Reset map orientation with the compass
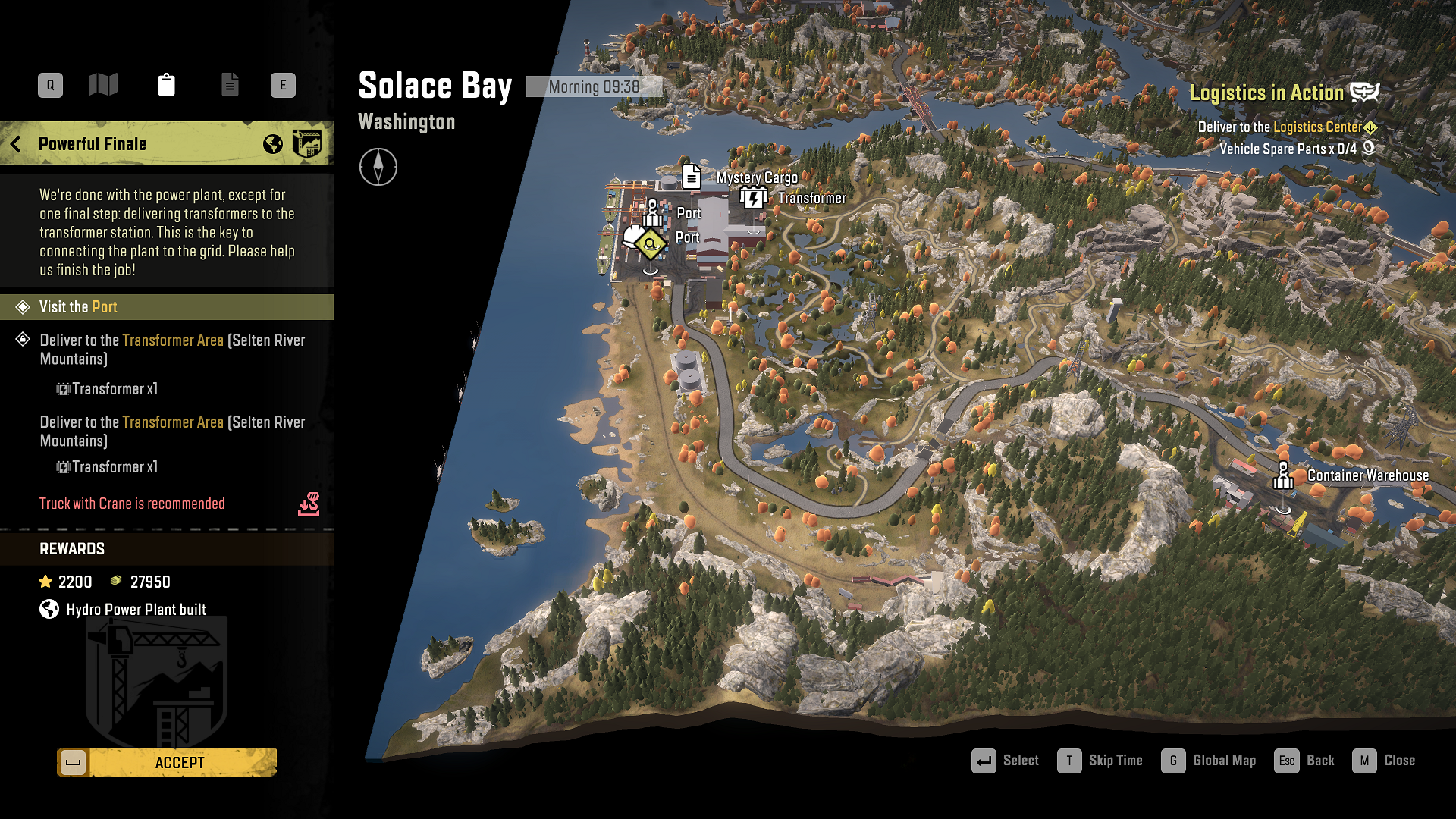The width and height of the screenshot is (1456, 819). click(378, 167)
